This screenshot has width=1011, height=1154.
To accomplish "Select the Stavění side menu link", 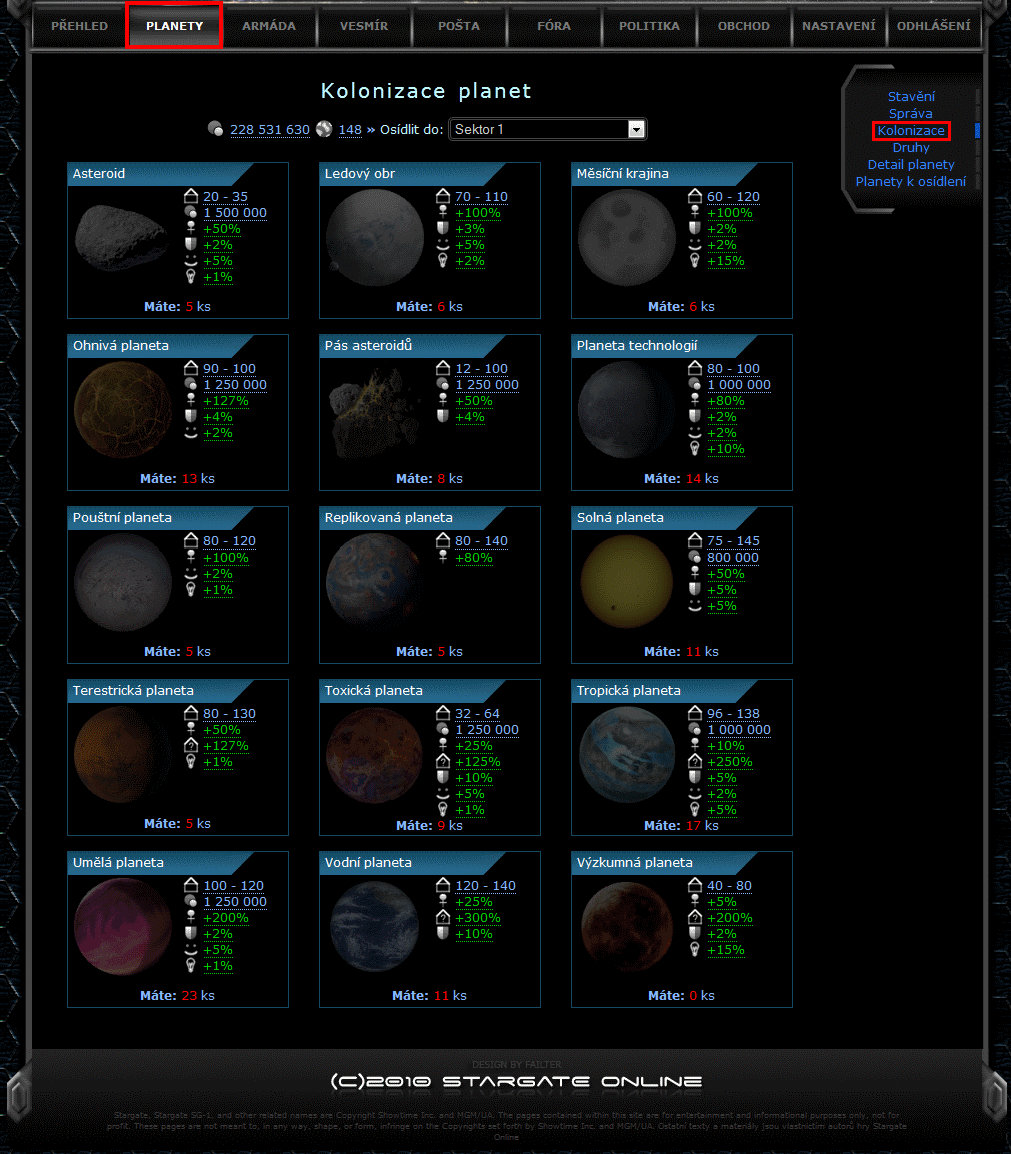I will point(911,97).
